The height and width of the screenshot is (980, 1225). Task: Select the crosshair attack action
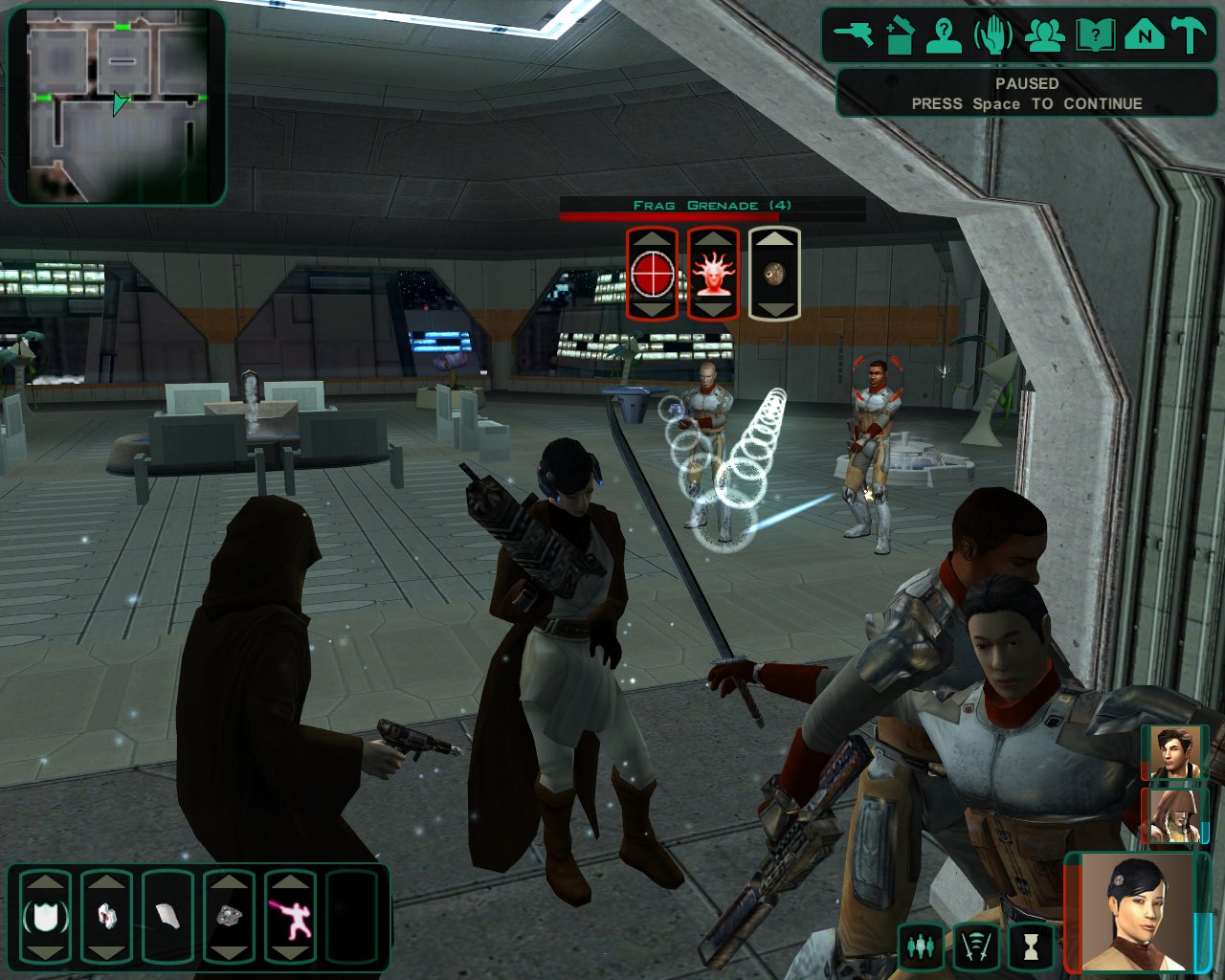(652, 274)
